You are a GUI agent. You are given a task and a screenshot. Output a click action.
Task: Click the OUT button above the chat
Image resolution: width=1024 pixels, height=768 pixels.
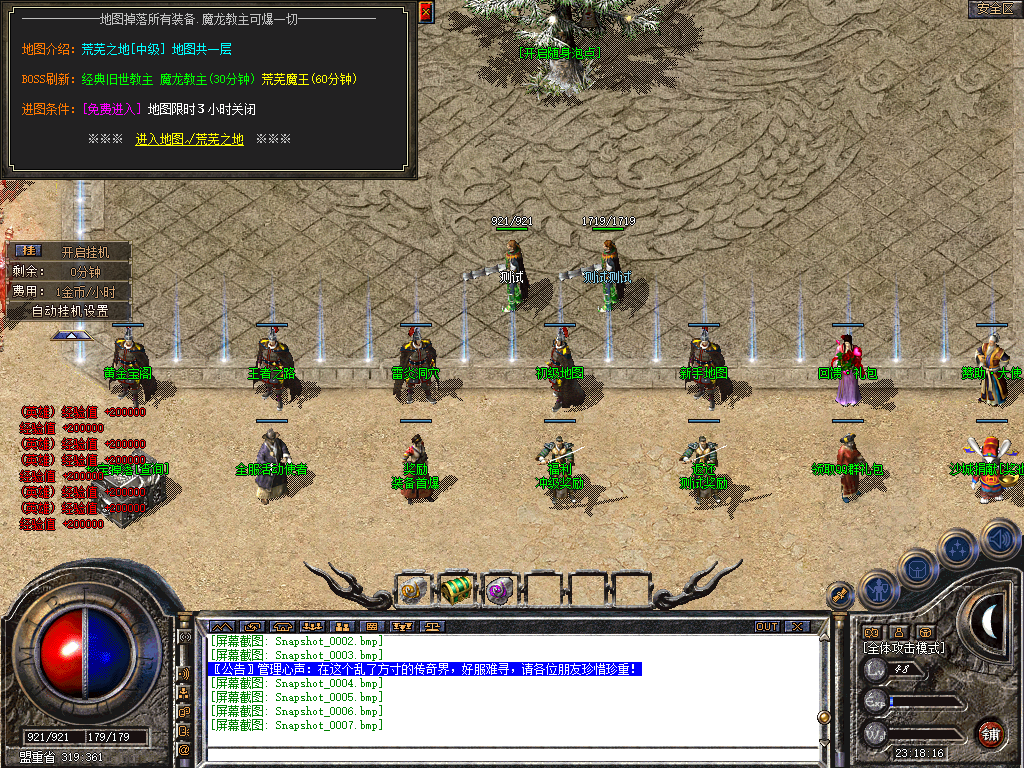coord(767,627)
